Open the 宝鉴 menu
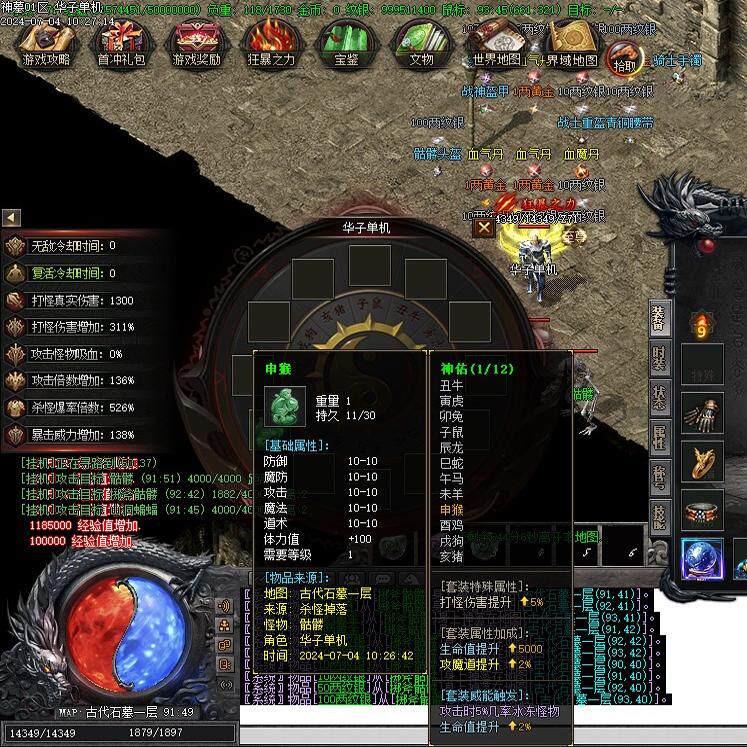This screenshot has width=747, height=747. tap(346, 43)
